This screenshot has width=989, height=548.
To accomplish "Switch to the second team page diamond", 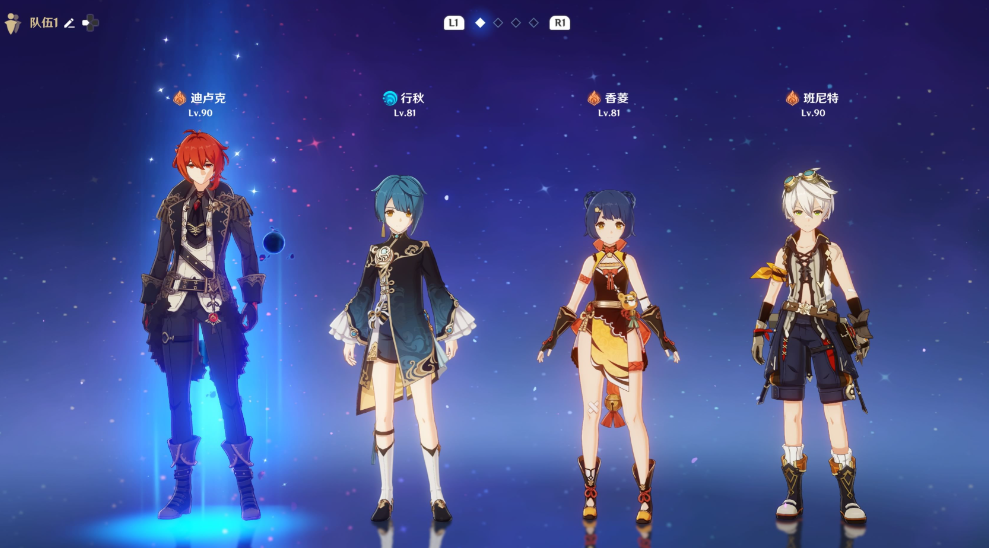I will [x=498, y=22].
